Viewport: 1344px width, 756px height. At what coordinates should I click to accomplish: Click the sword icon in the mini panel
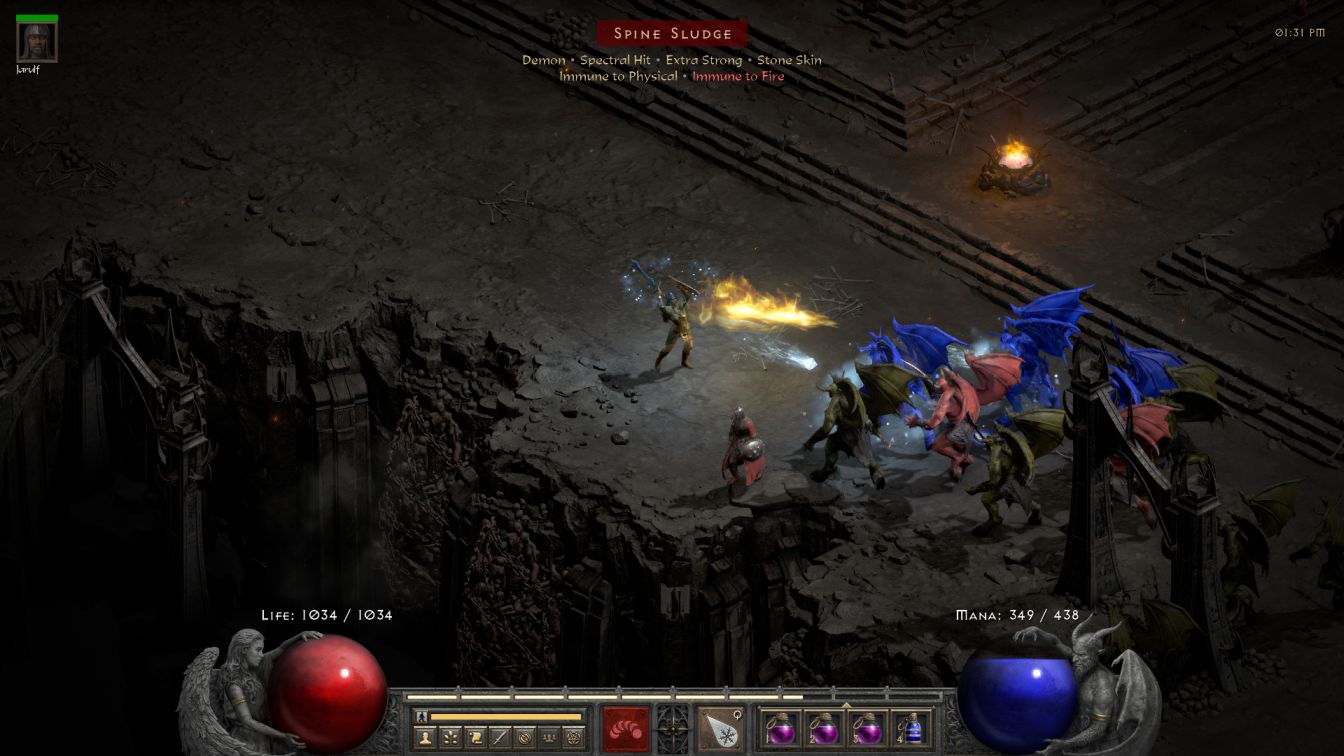click(x=500, y=738)
